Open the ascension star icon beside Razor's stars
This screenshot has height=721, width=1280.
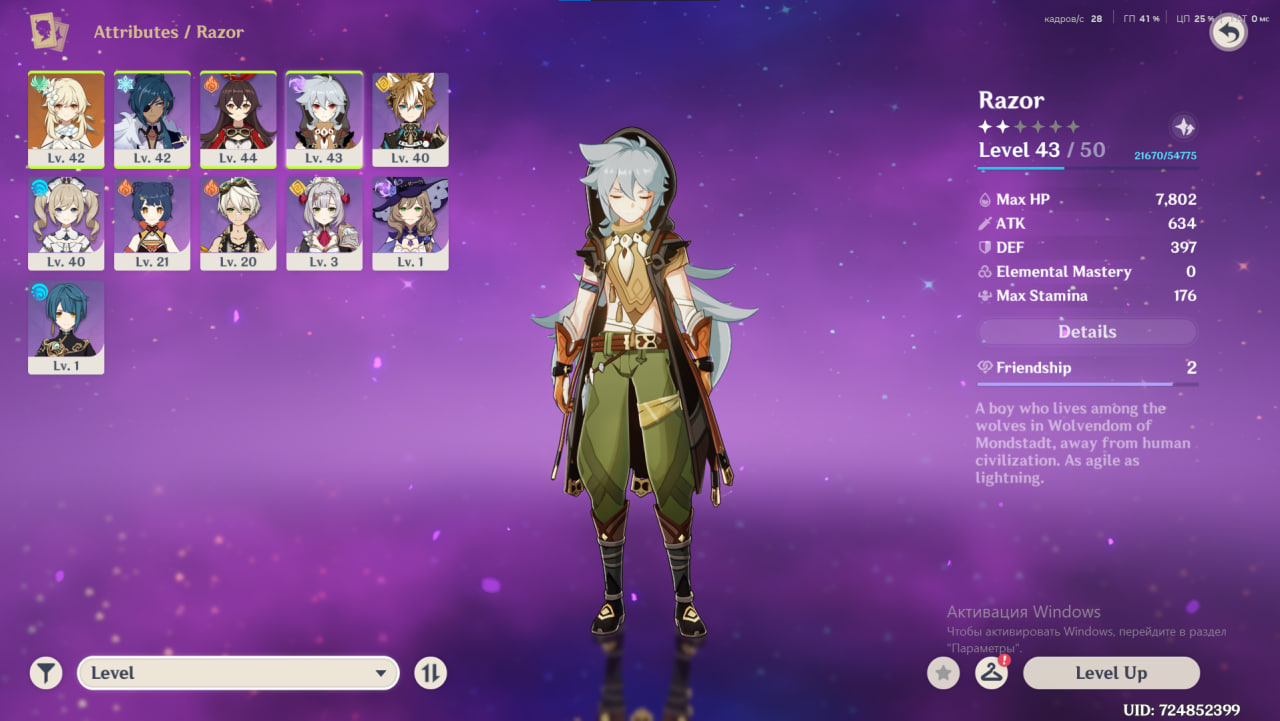[x=1183, y=127]
